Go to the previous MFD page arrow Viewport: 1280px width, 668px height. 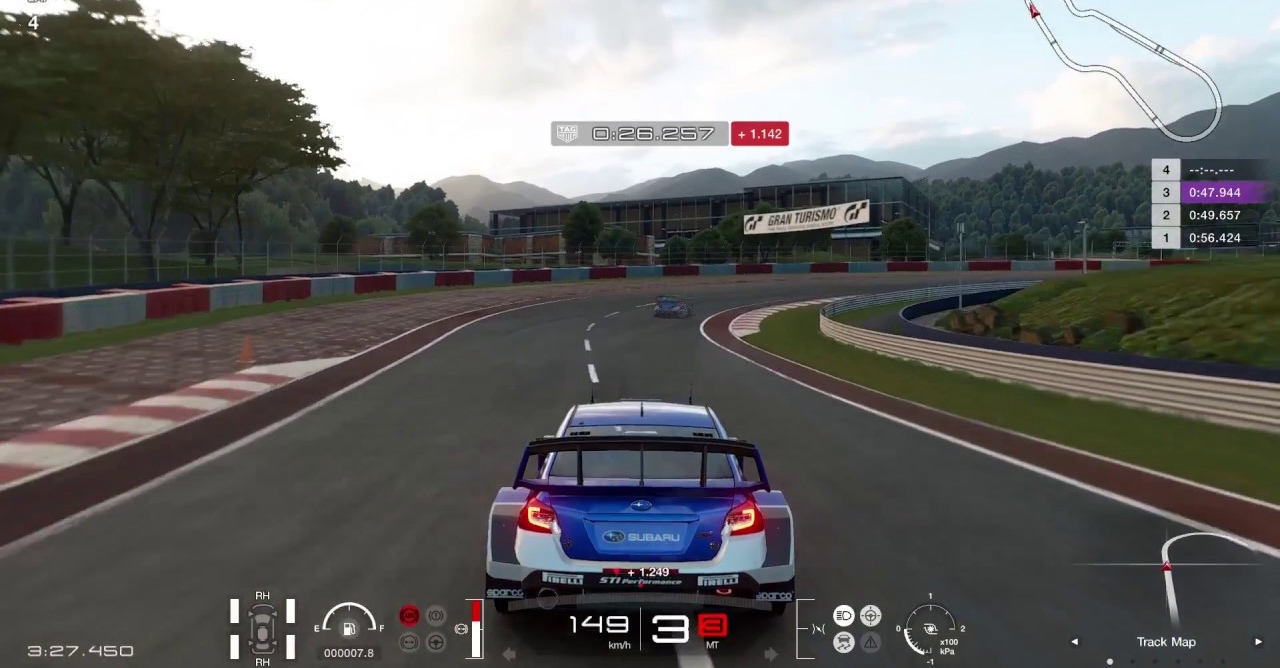coord(1075,642)
